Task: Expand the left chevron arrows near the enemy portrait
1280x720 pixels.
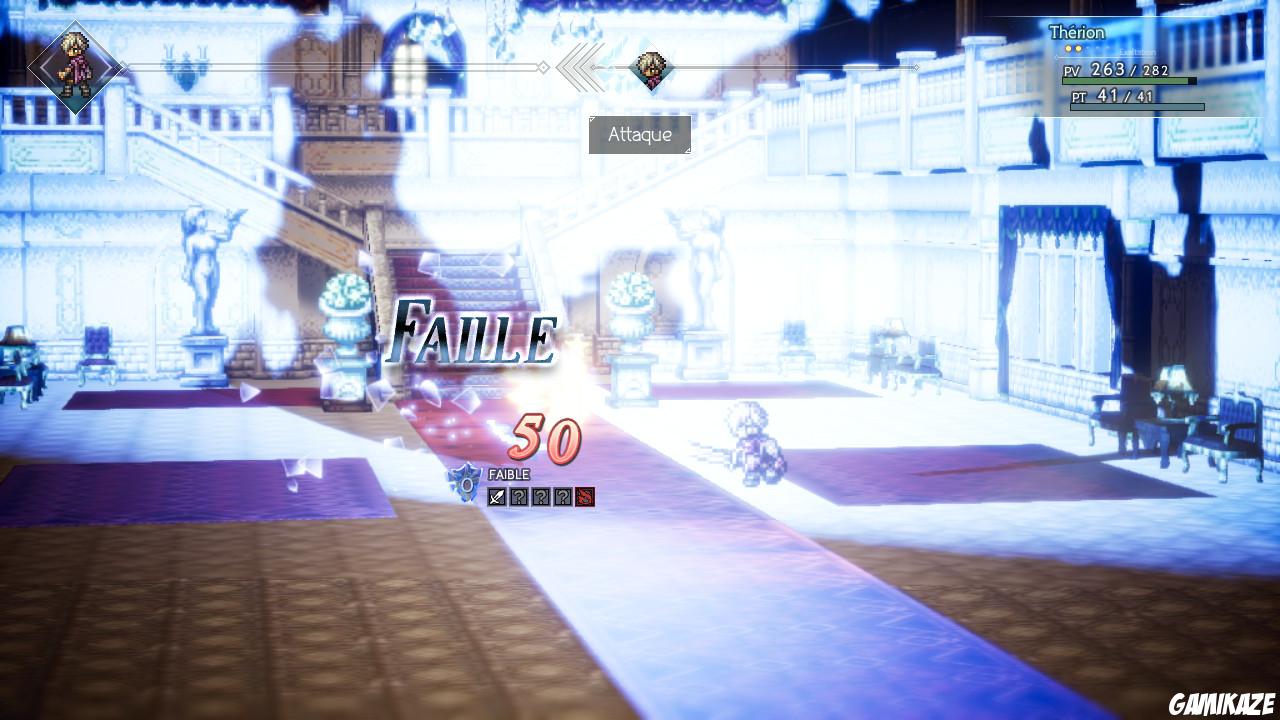Action: [580, 66]
